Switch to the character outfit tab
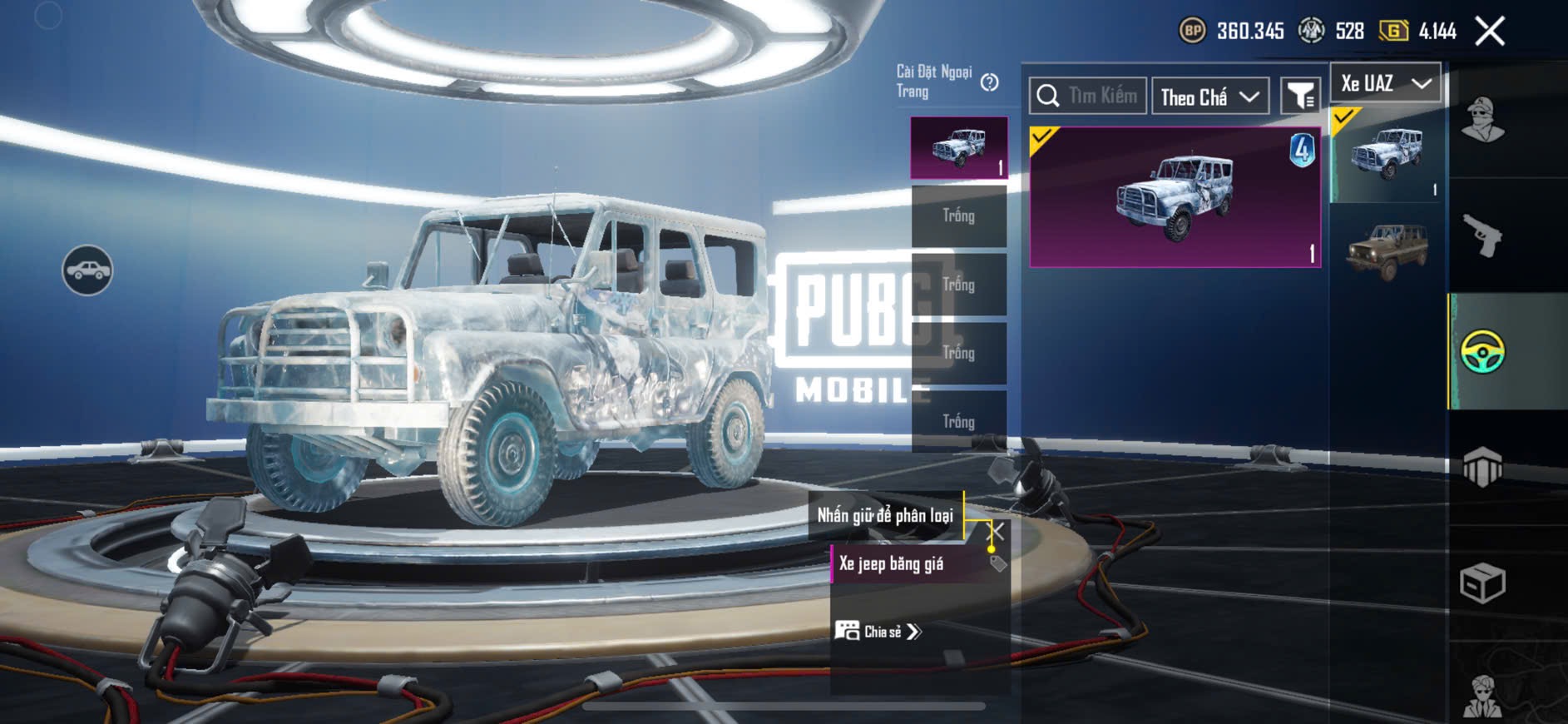Screen dimensions: 1568x724 [x=1482, y=121]
